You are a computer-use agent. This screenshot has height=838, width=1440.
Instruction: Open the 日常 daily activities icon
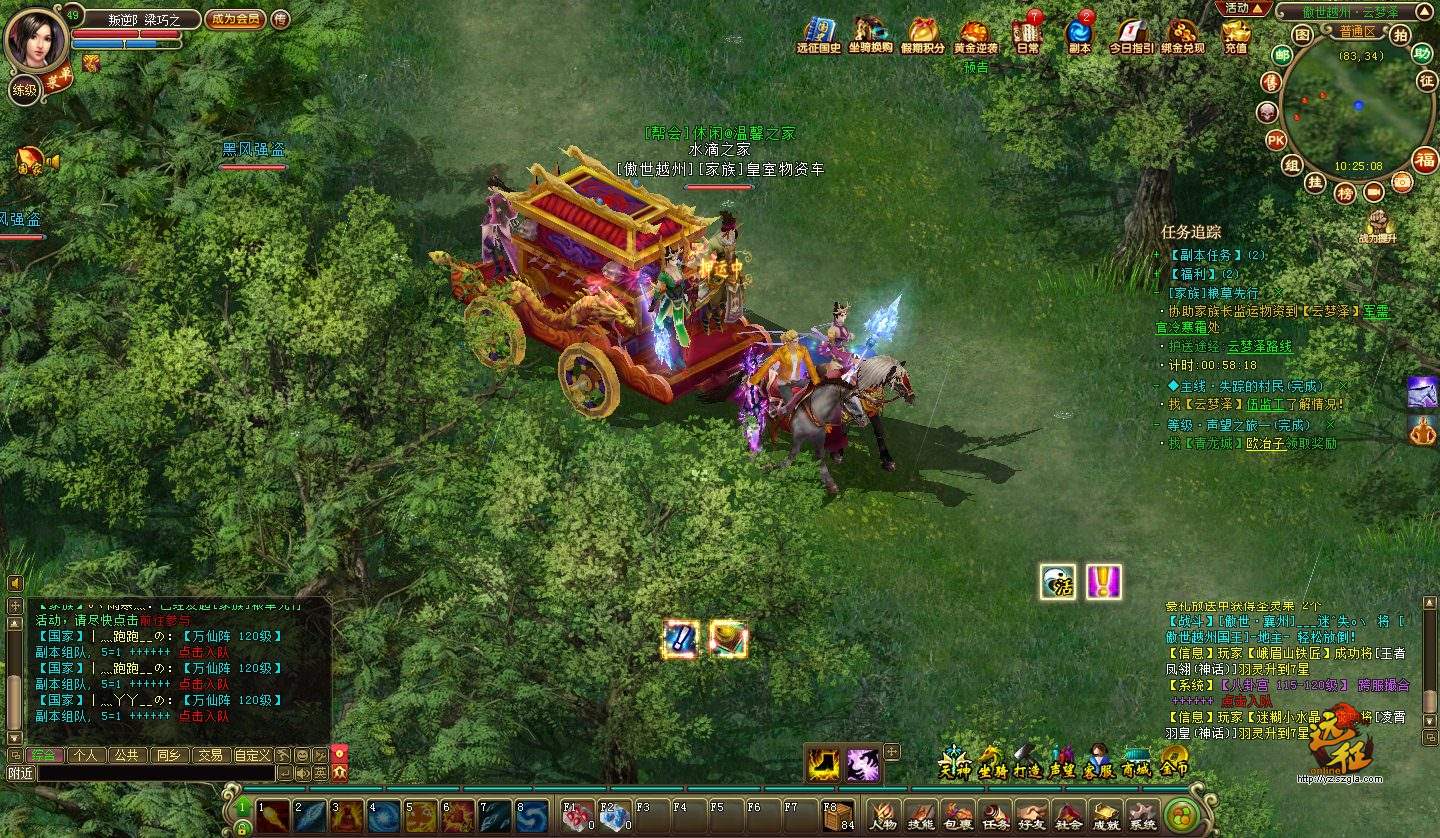(1027, 35)
